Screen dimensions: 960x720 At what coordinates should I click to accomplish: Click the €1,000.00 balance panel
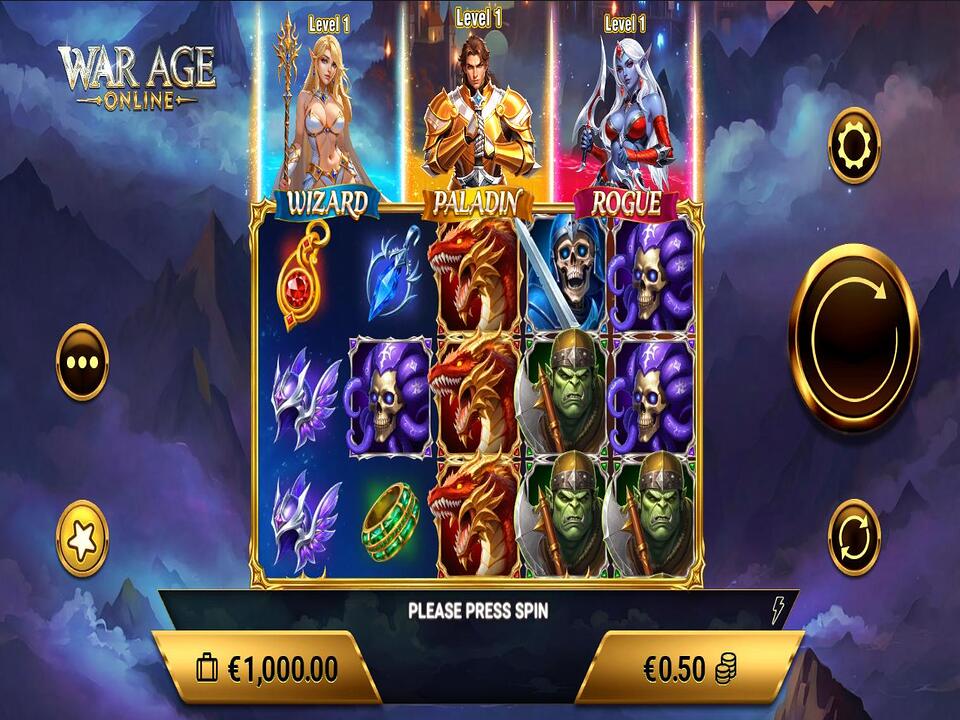pyautogui.click(x=266, y=667)
